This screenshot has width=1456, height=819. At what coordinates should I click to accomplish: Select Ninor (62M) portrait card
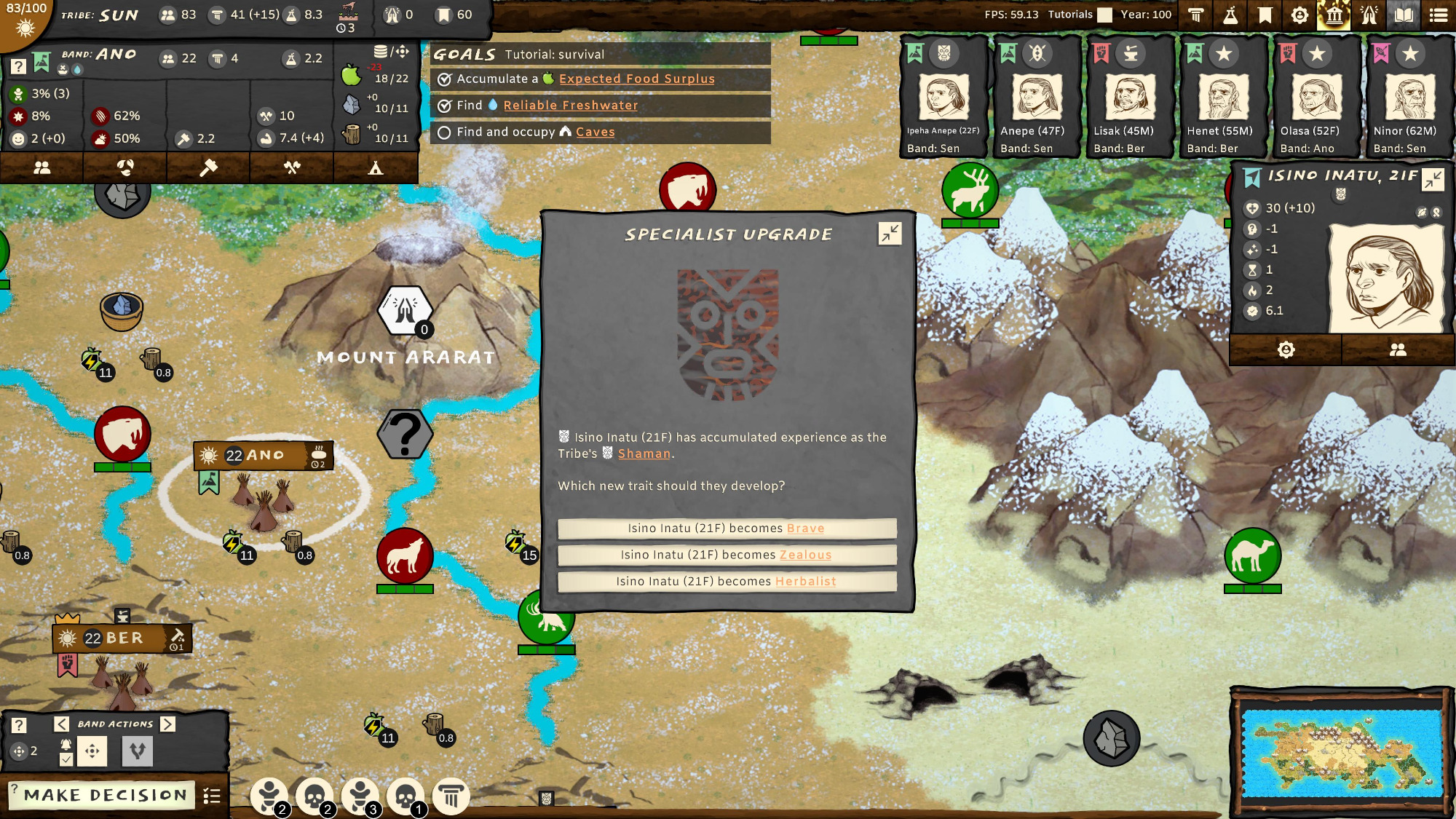coord(1409,98)
